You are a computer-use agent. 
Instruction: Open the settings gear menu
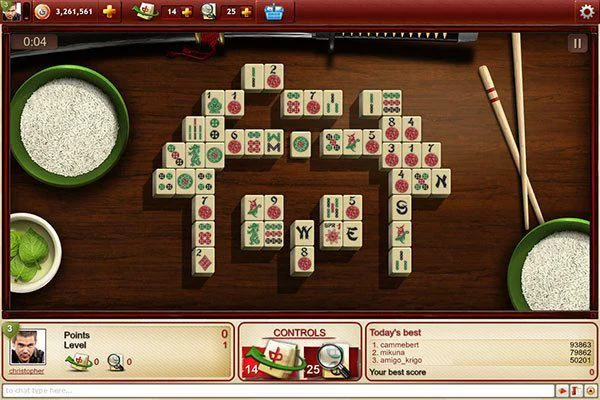click(x=586, y=11)
